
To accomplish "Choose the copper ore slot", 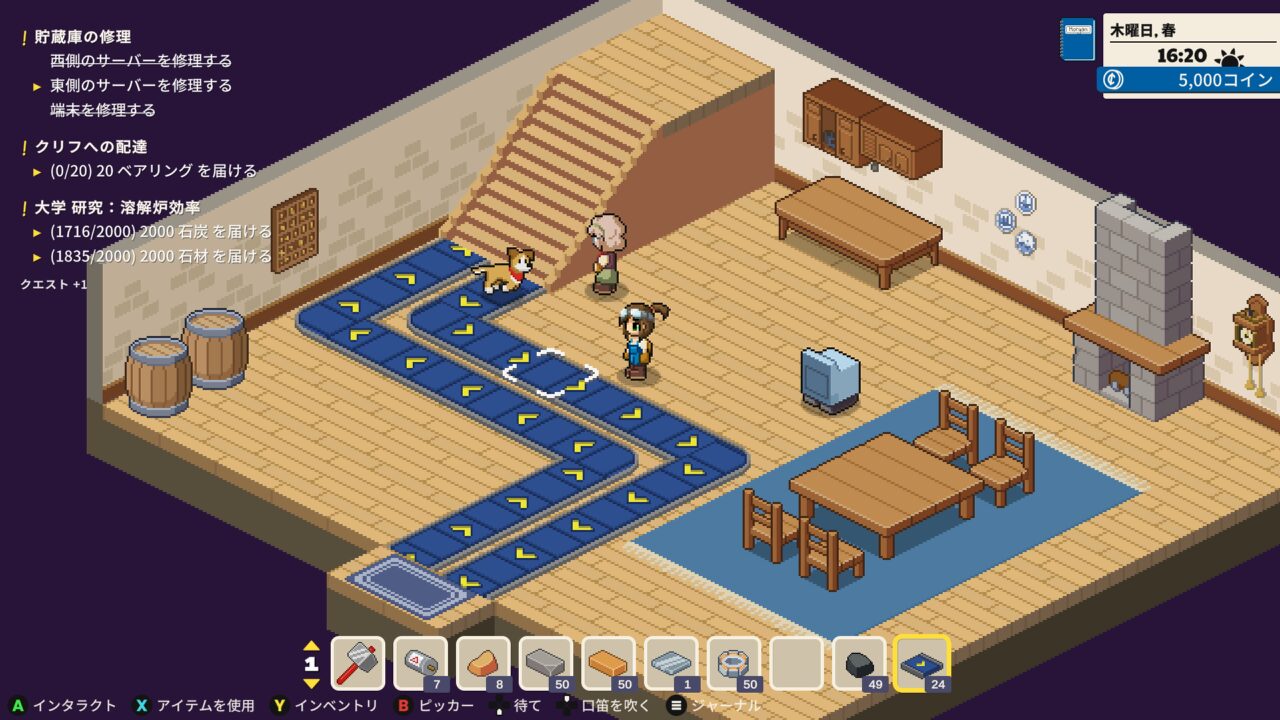I will click(x=483, y=663).
